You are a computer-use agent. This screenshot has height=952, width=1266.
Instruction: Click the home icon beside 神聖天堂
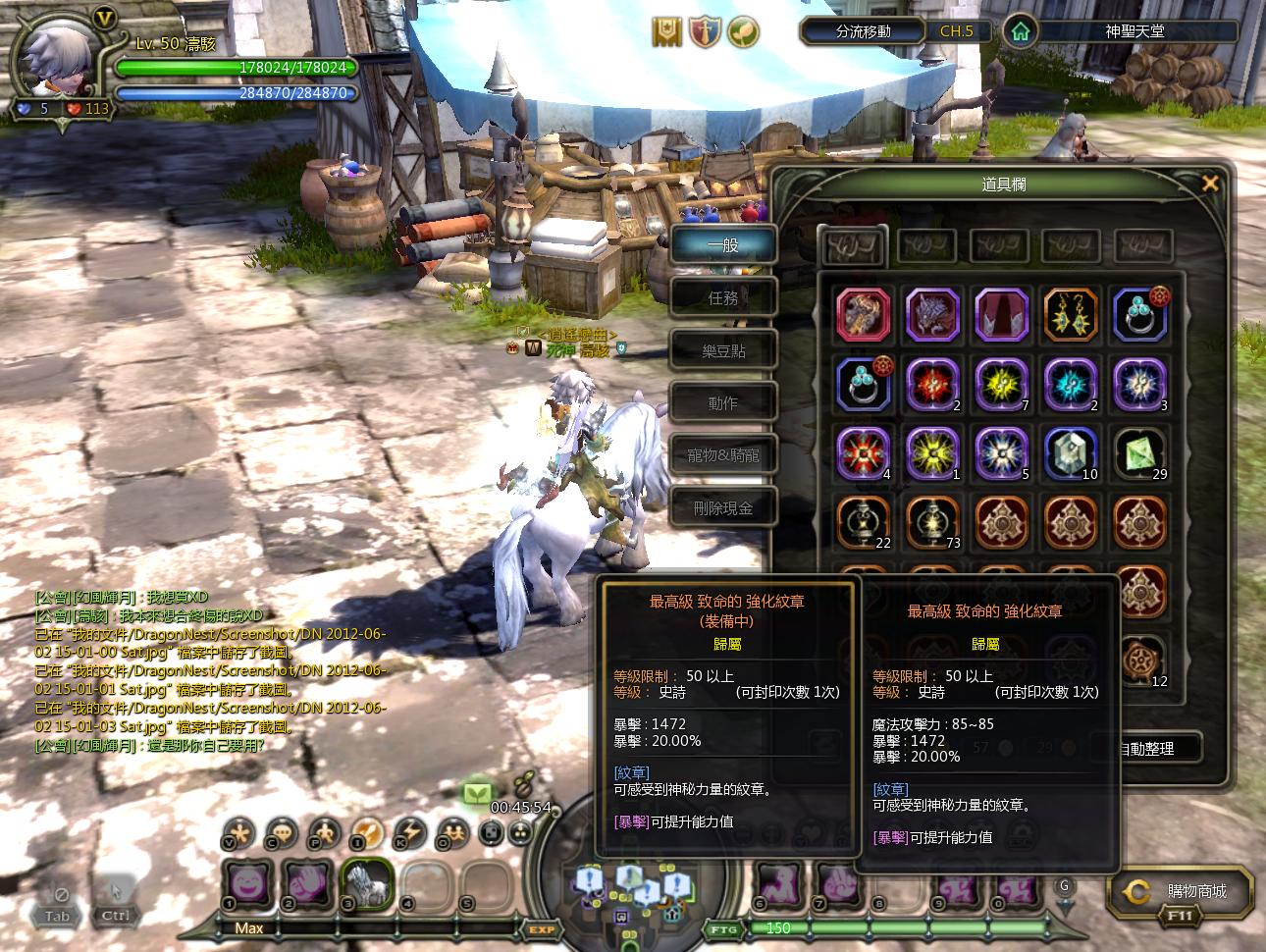click(x=1020, y=31)
